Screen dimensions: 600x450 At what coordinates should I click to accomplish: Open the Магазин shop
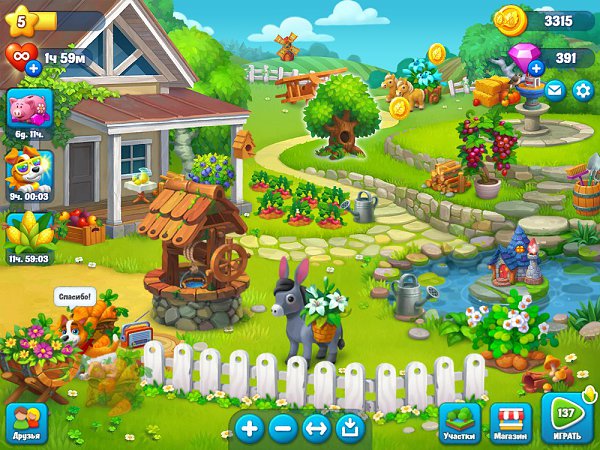[x=508, y=423]
